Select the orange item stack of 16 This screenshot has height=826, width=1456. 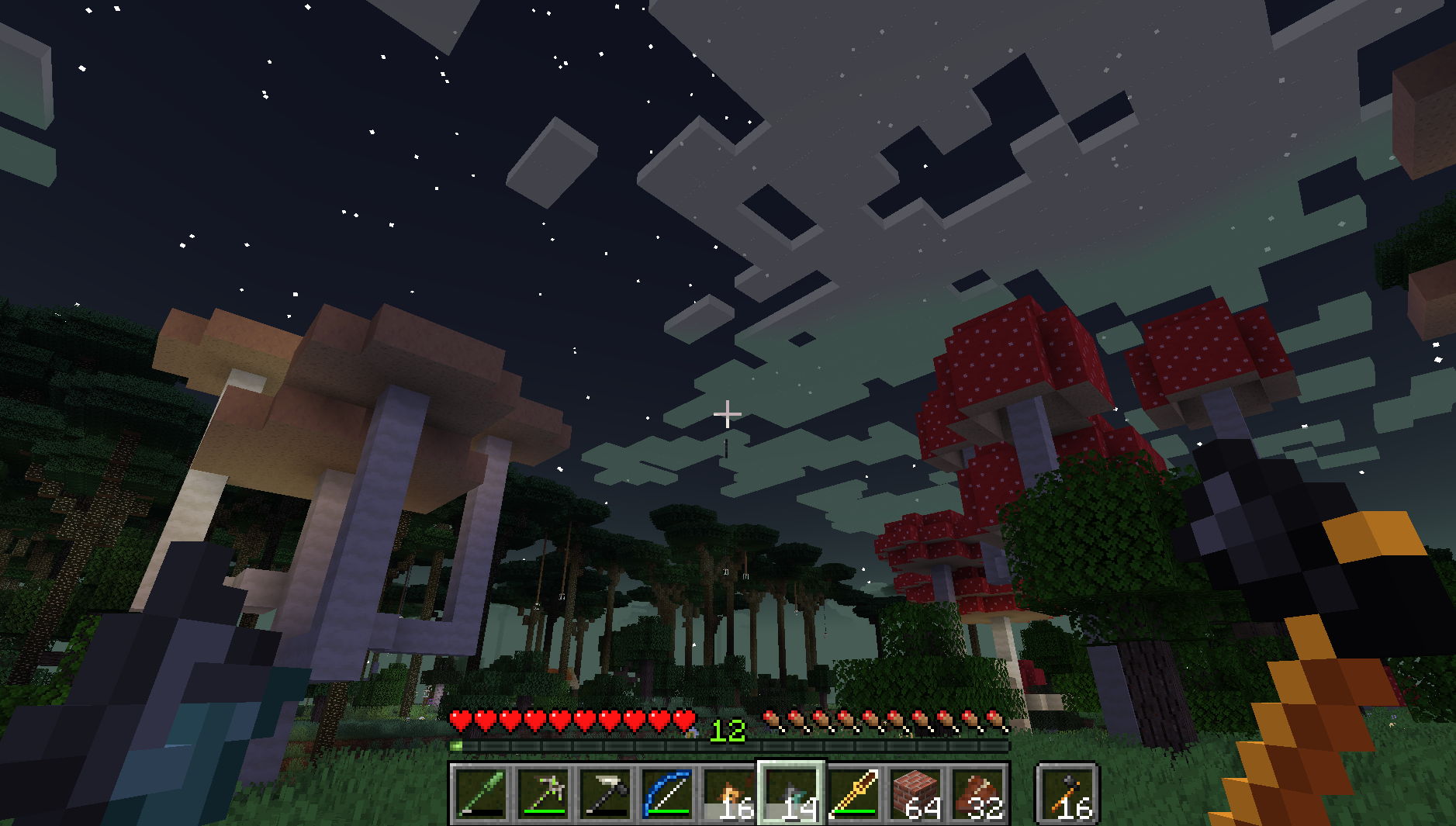[729, 793]
